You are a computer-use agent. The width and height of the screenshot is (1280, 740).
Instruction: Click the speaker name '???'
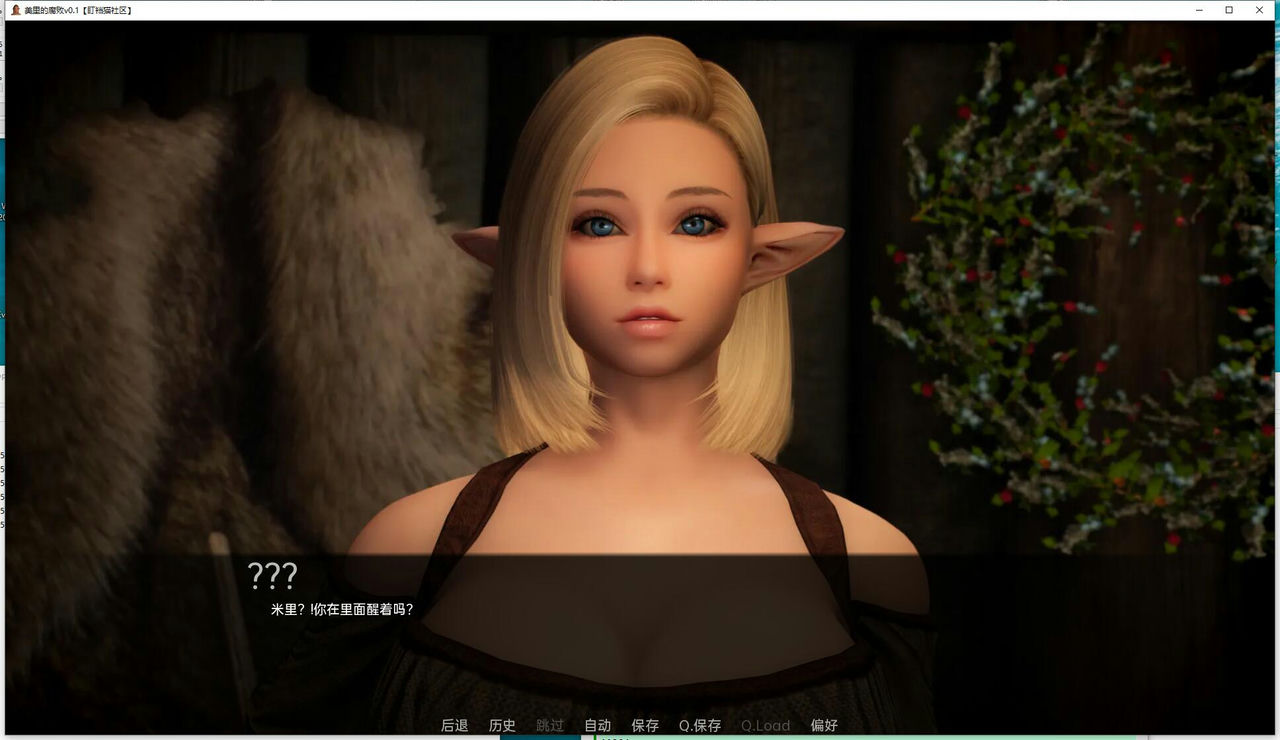click(272, 576)
